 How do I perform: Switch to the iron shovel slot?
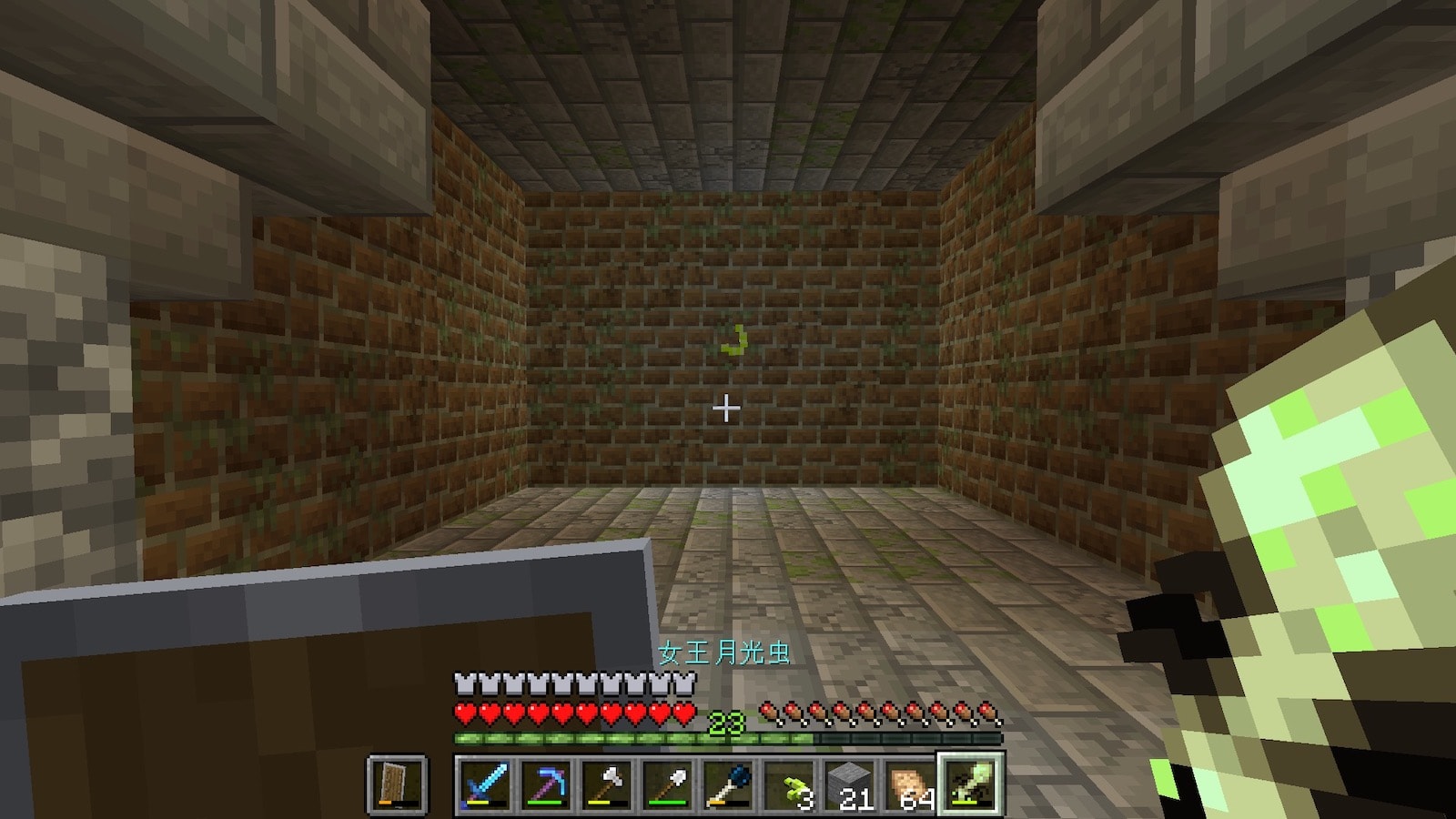click(667, 783)
